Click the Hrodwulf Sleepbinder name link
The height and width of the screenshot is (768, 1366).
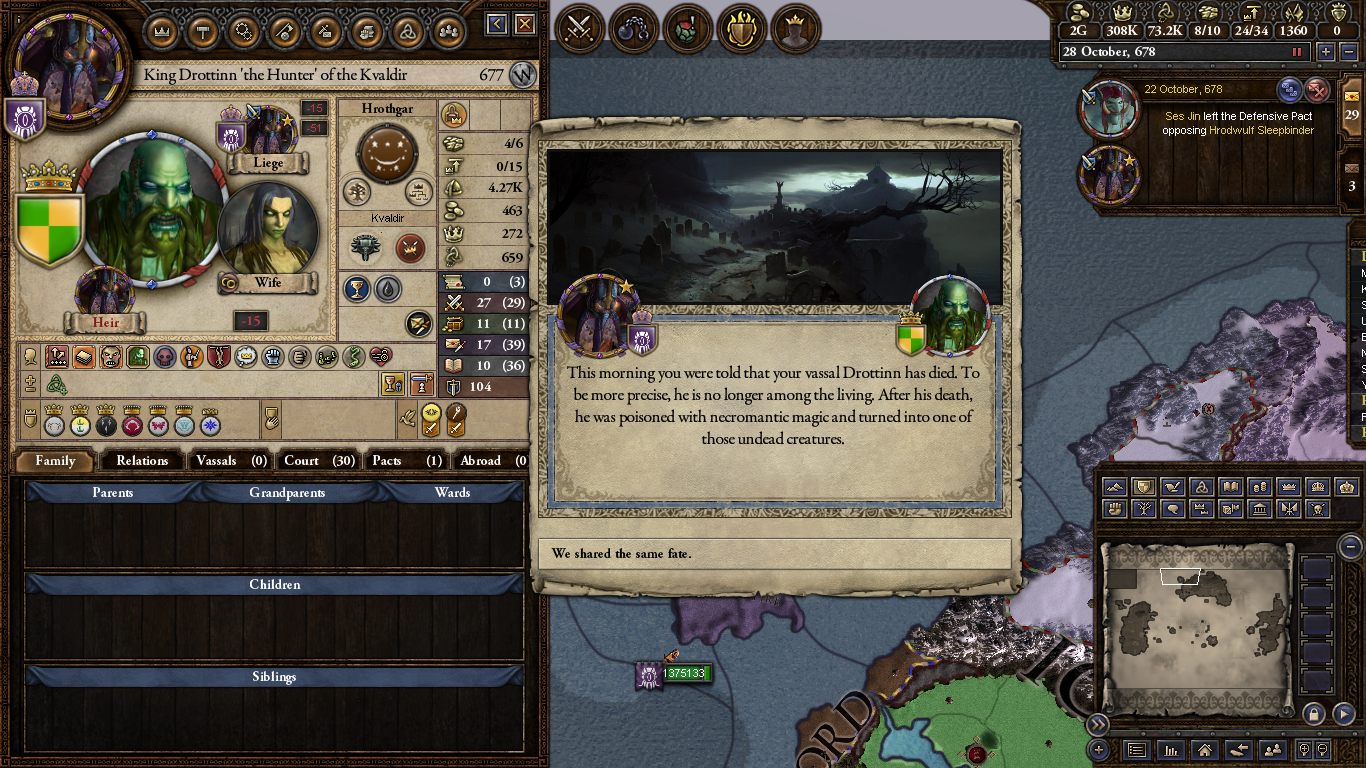point(1262,130)
